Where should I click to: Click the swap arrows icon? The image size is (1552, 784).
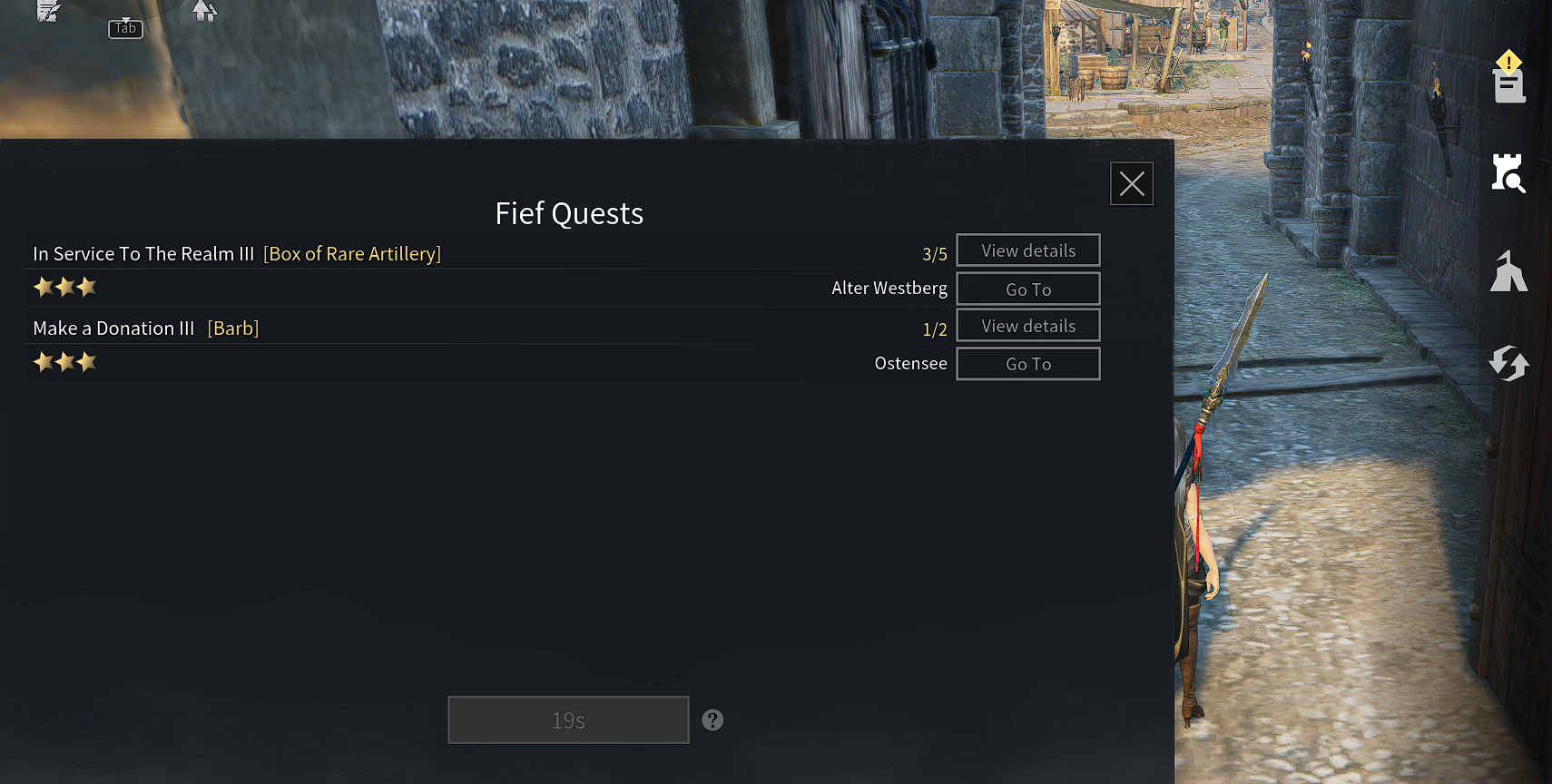coord(1508,363)
